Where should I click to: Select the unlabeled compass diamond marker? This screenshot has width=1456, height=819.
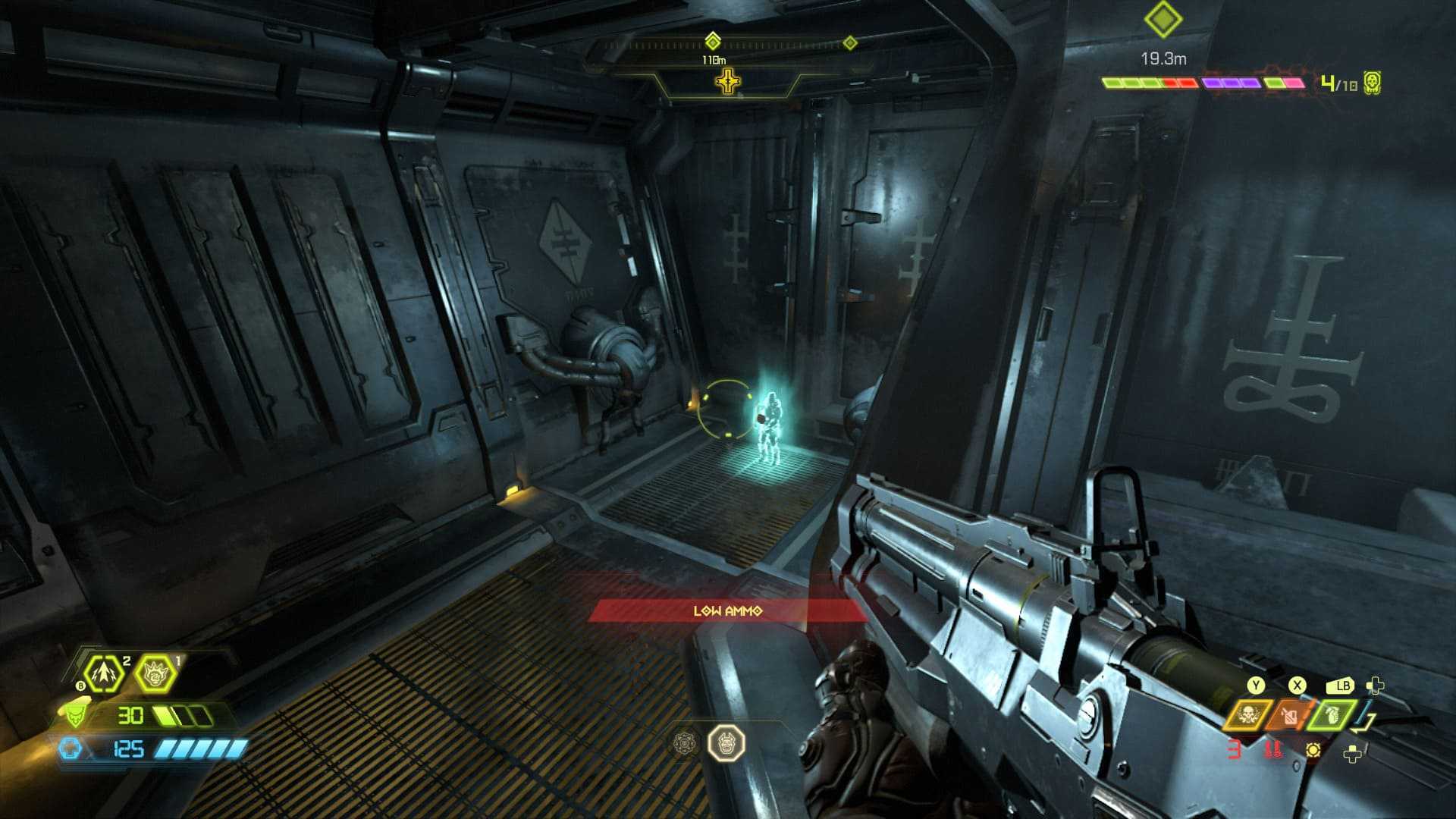tap(850, 42)
